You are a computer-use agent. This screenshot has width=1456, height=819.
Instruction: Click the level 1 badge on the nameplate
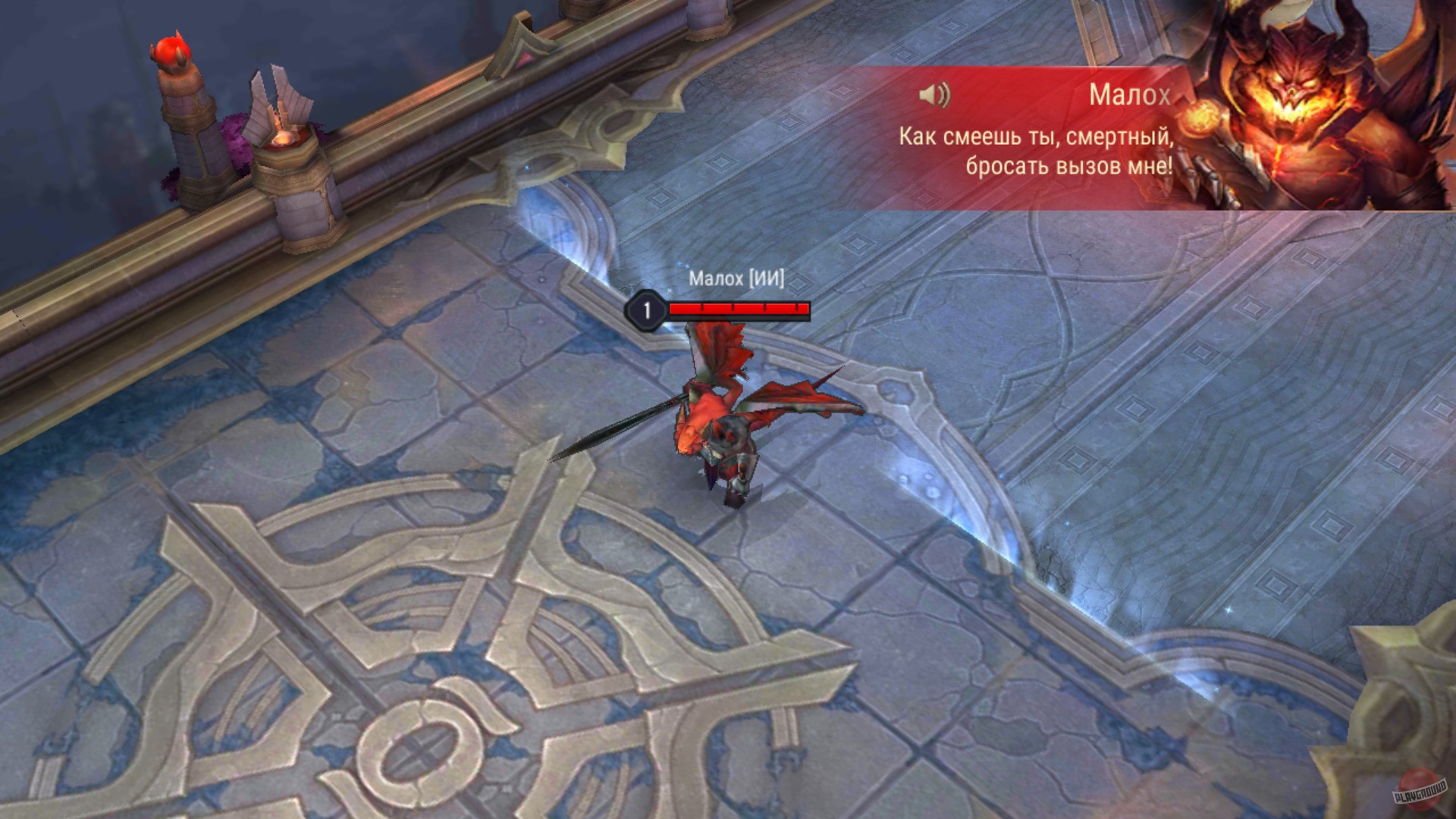pyautogui.click(x=646, y=308)
